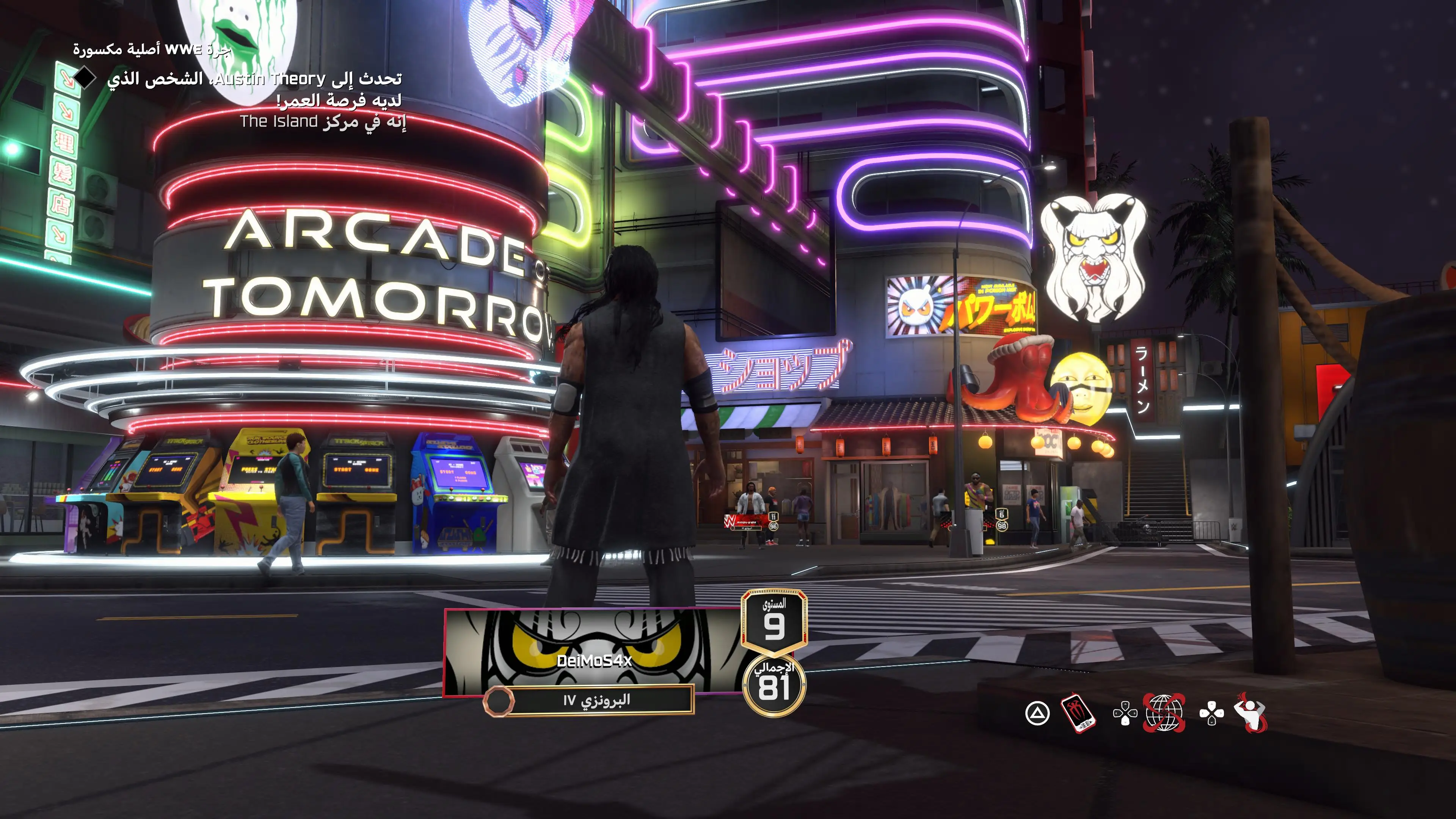
Task: Select the emote pose figure icon
Action: point(1251,713)
